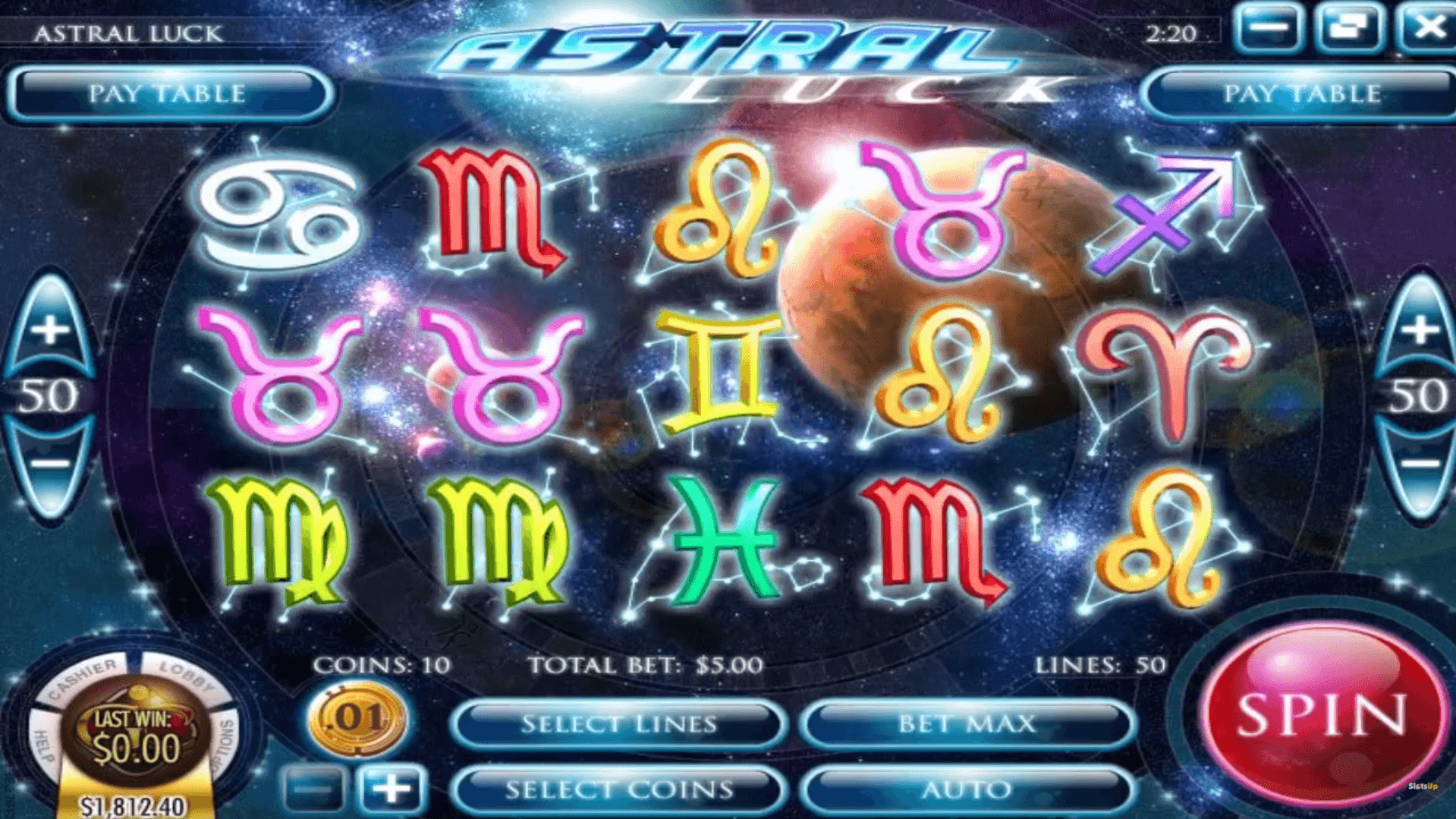Lower lines using the right minus arrow
1456x819 pixels.
[x=1419, y=464]
